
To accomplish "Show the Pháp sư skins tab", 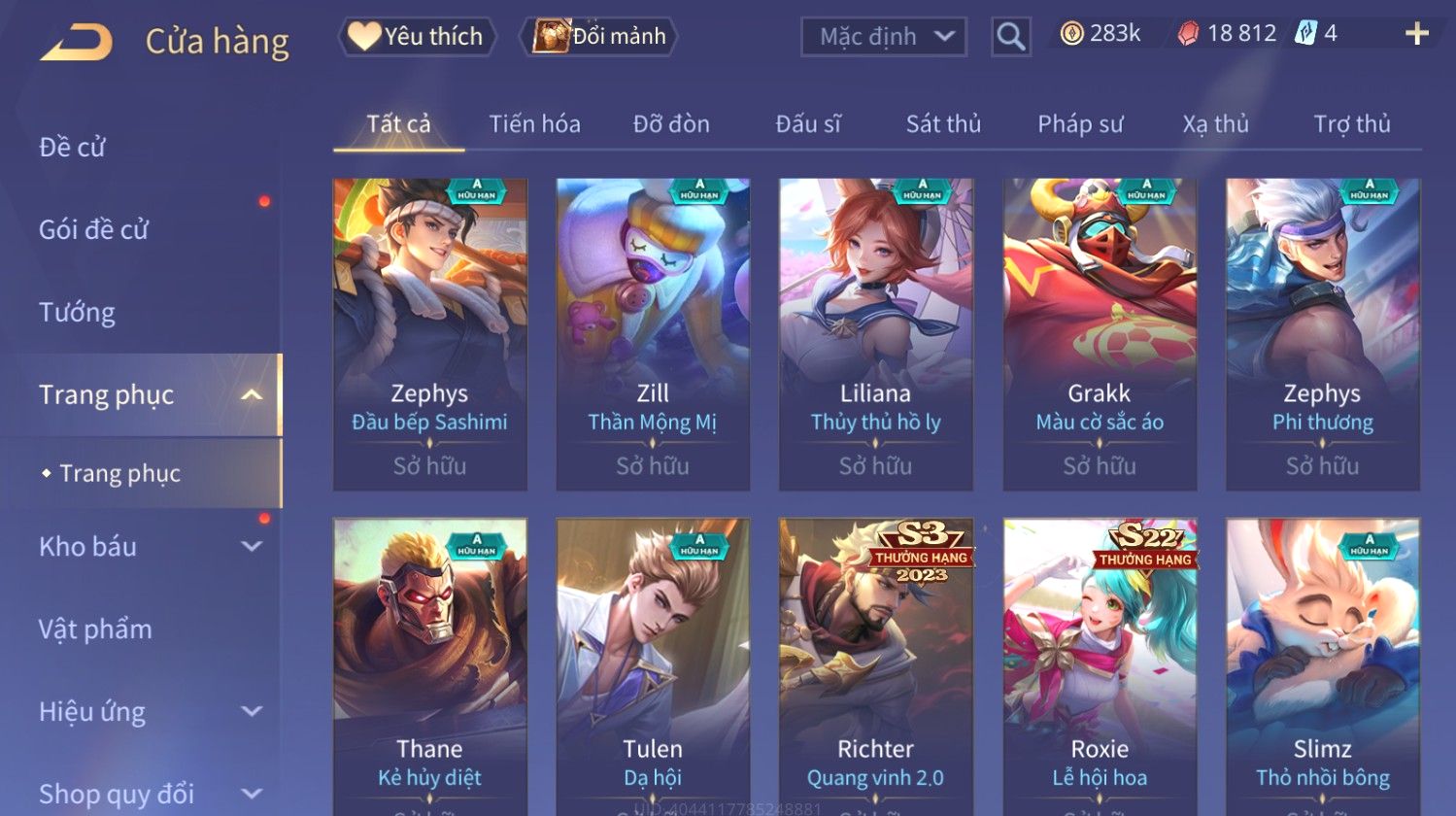I will click(1080, 124).
